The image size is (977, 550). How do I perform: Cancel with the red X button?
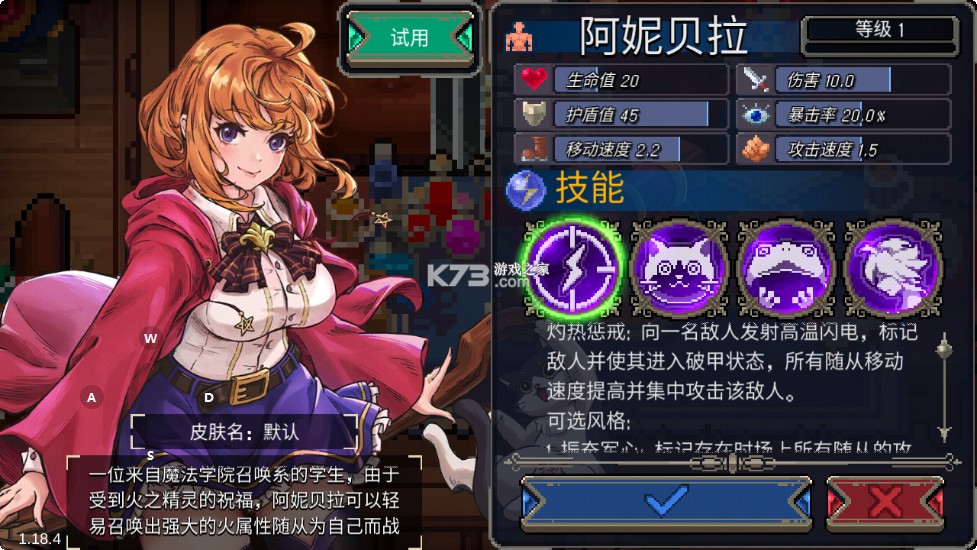[x=885, y=501]
